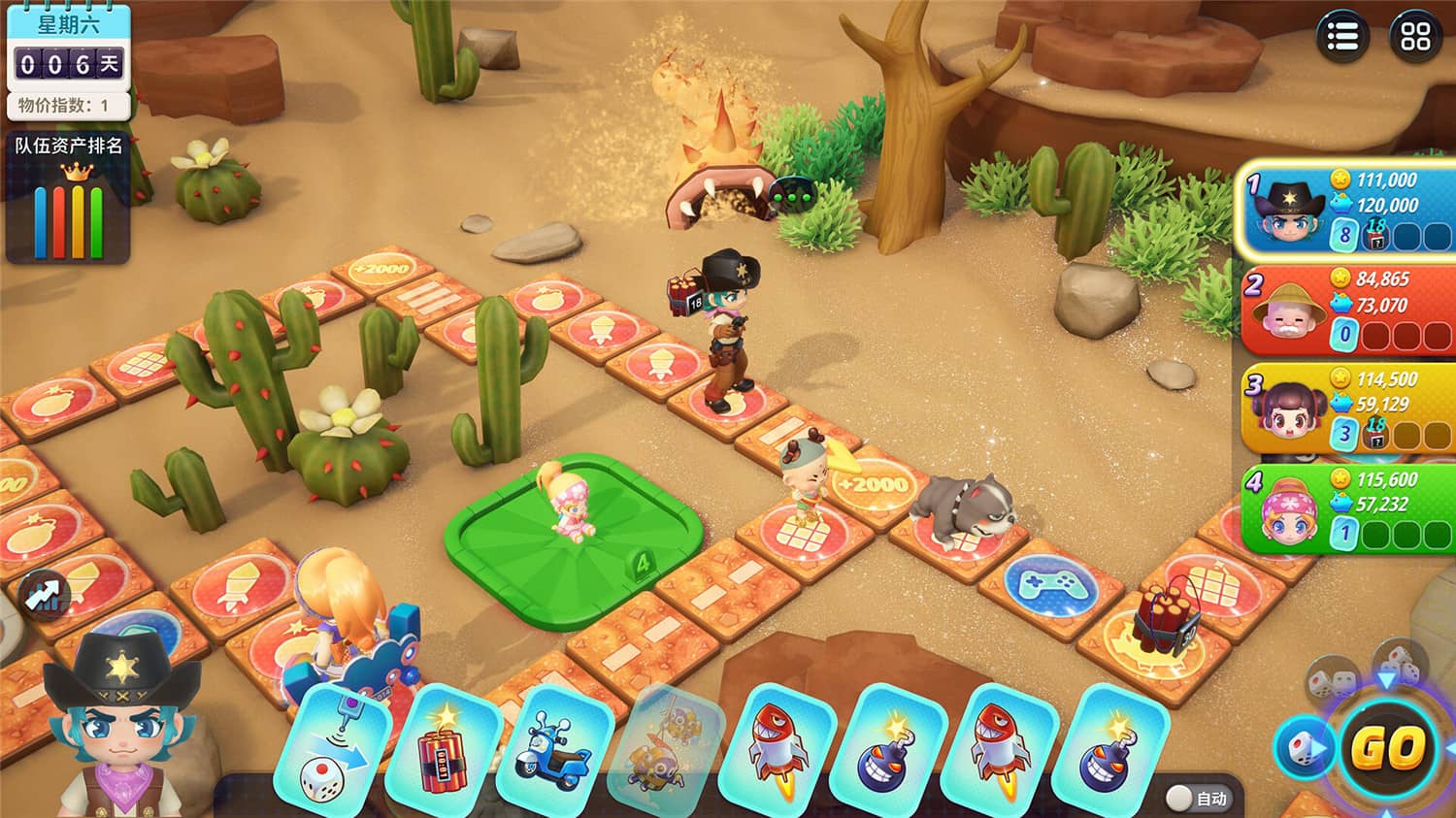View player 4's green status panel
Viewport: 1456px width, 818px height.
1347,507
